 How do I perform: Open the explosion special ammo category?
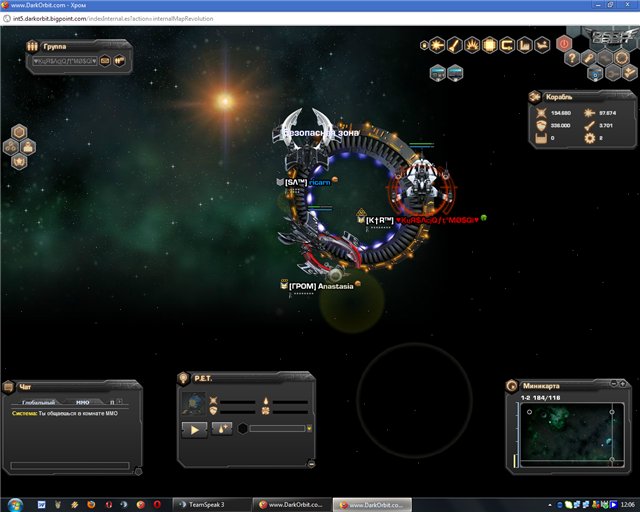[472, 45]
